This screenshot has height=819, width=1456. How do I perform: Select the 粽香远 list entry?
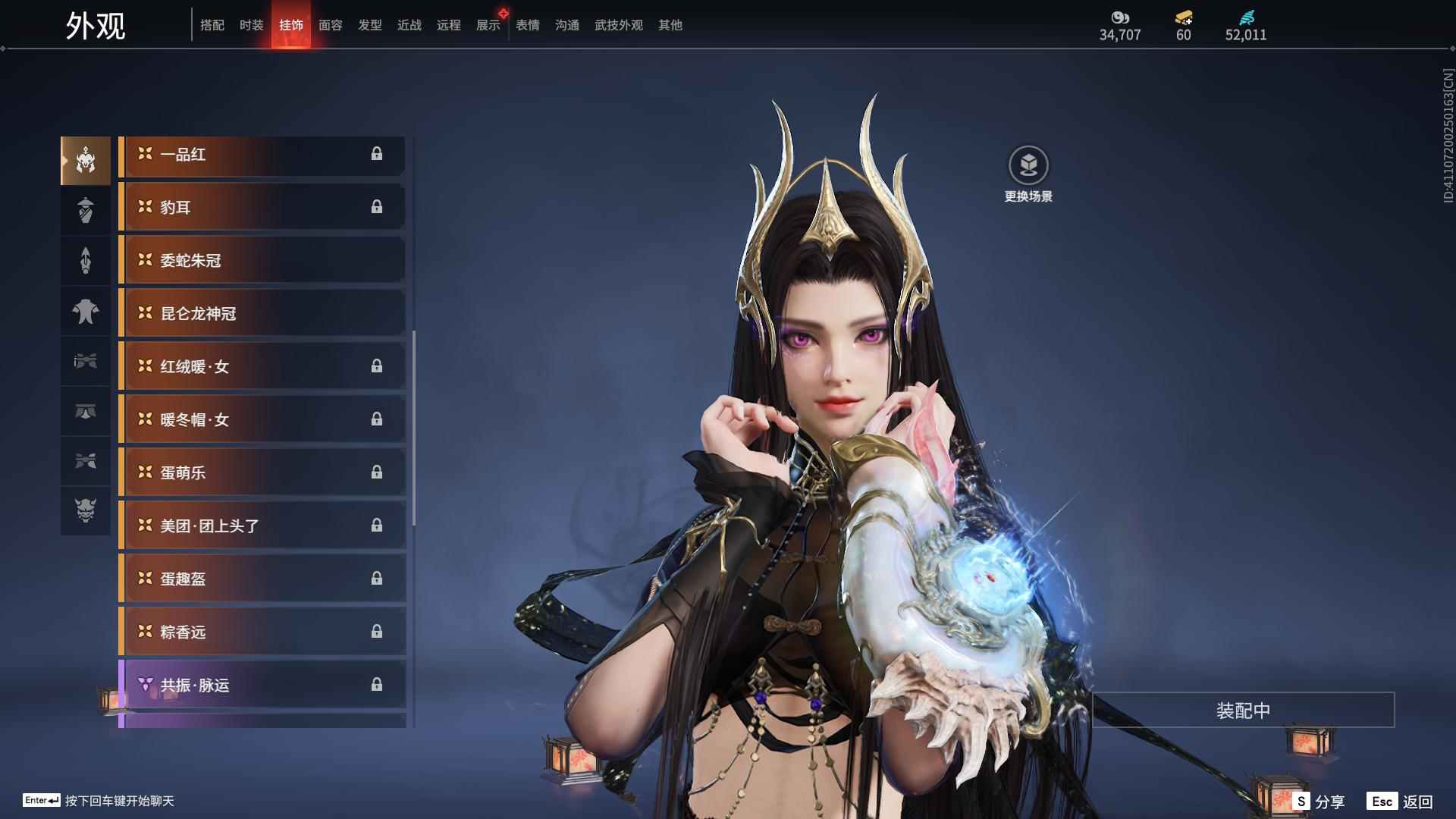(262, 632)
